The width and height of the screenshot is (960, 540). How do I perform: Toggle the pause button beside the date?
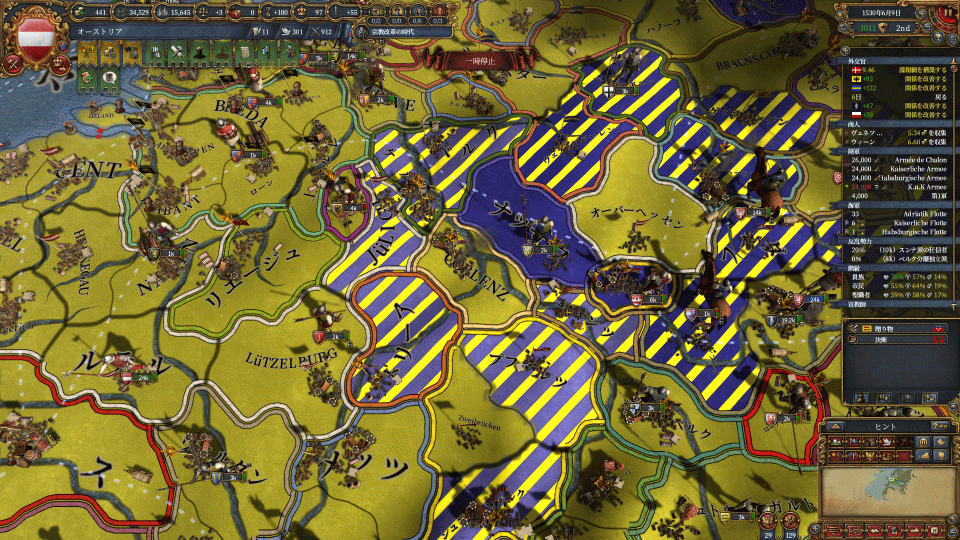(944, 12)
